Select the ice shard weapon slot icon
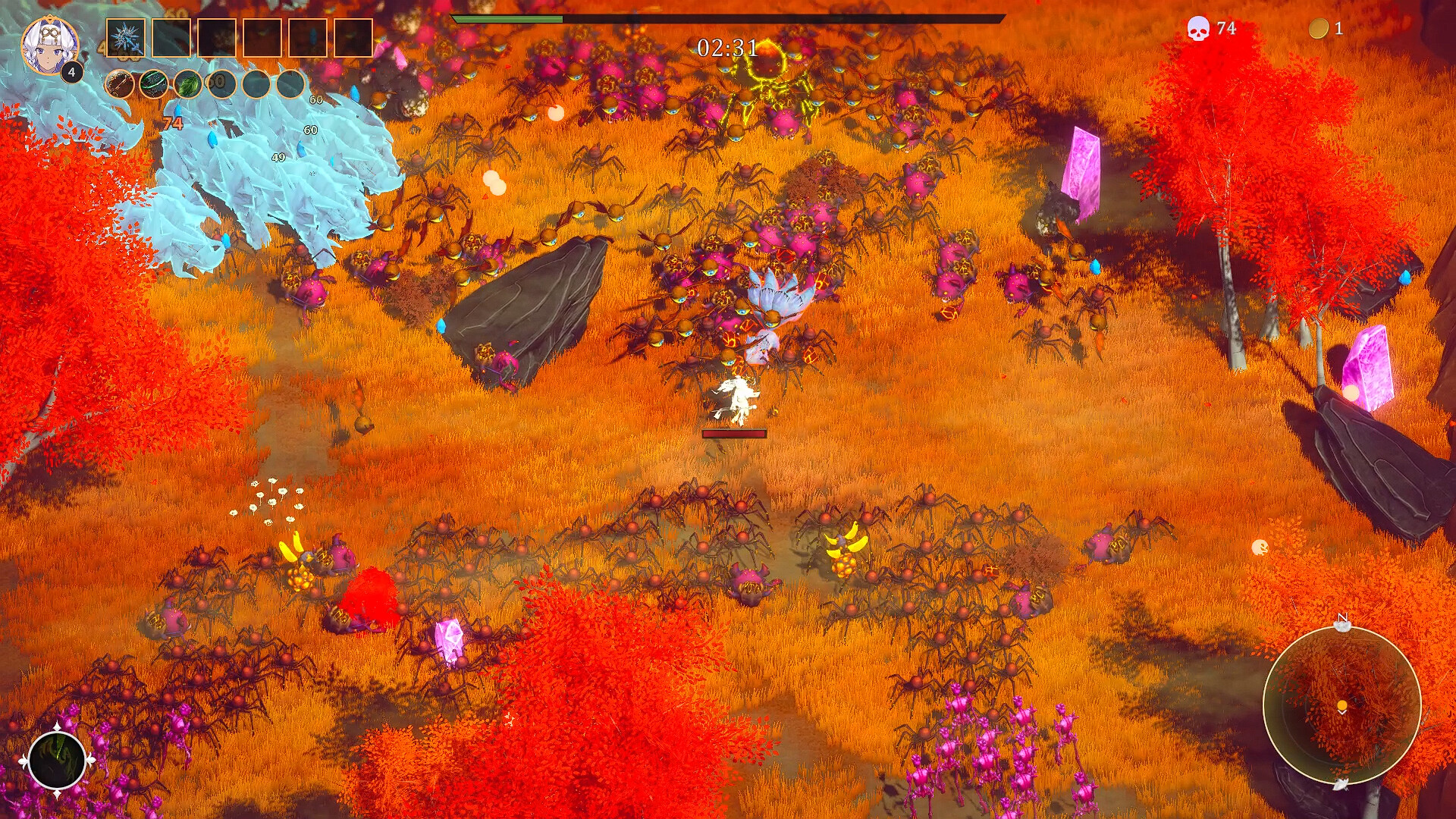The image size is (1456, 819). (x=125, y=38)
